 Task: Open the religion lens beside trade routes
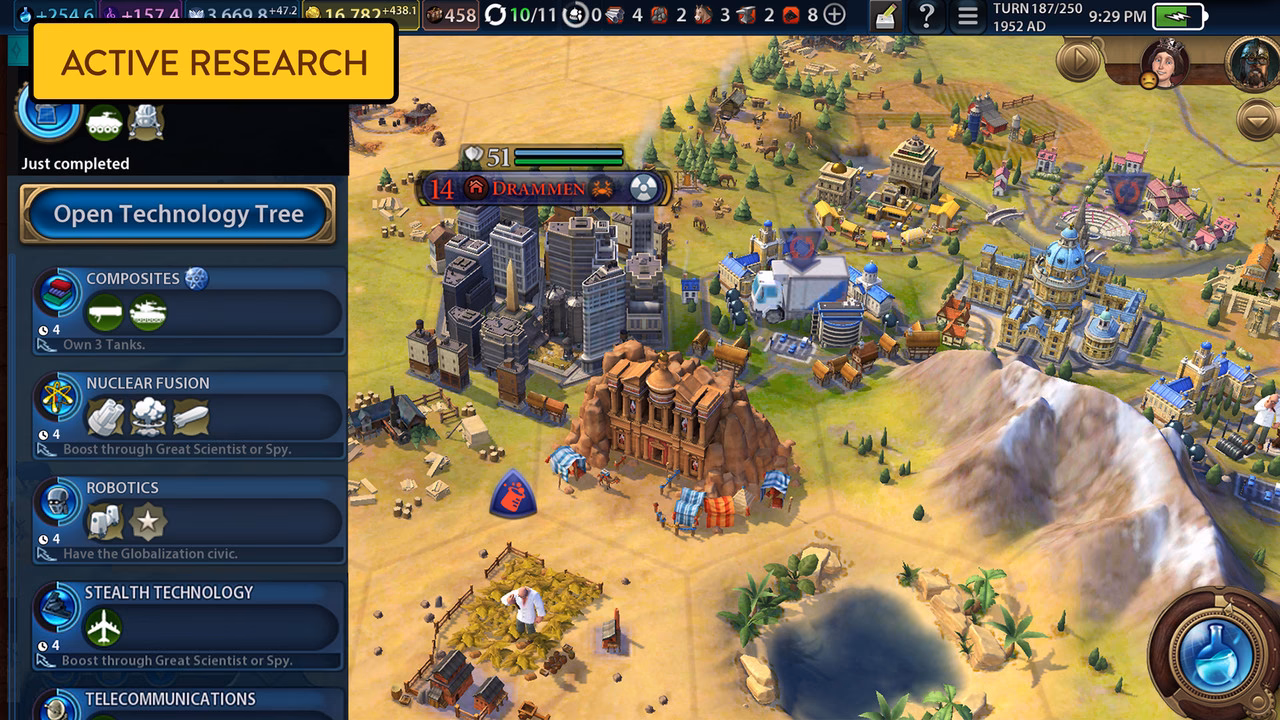tap(574, 14)
